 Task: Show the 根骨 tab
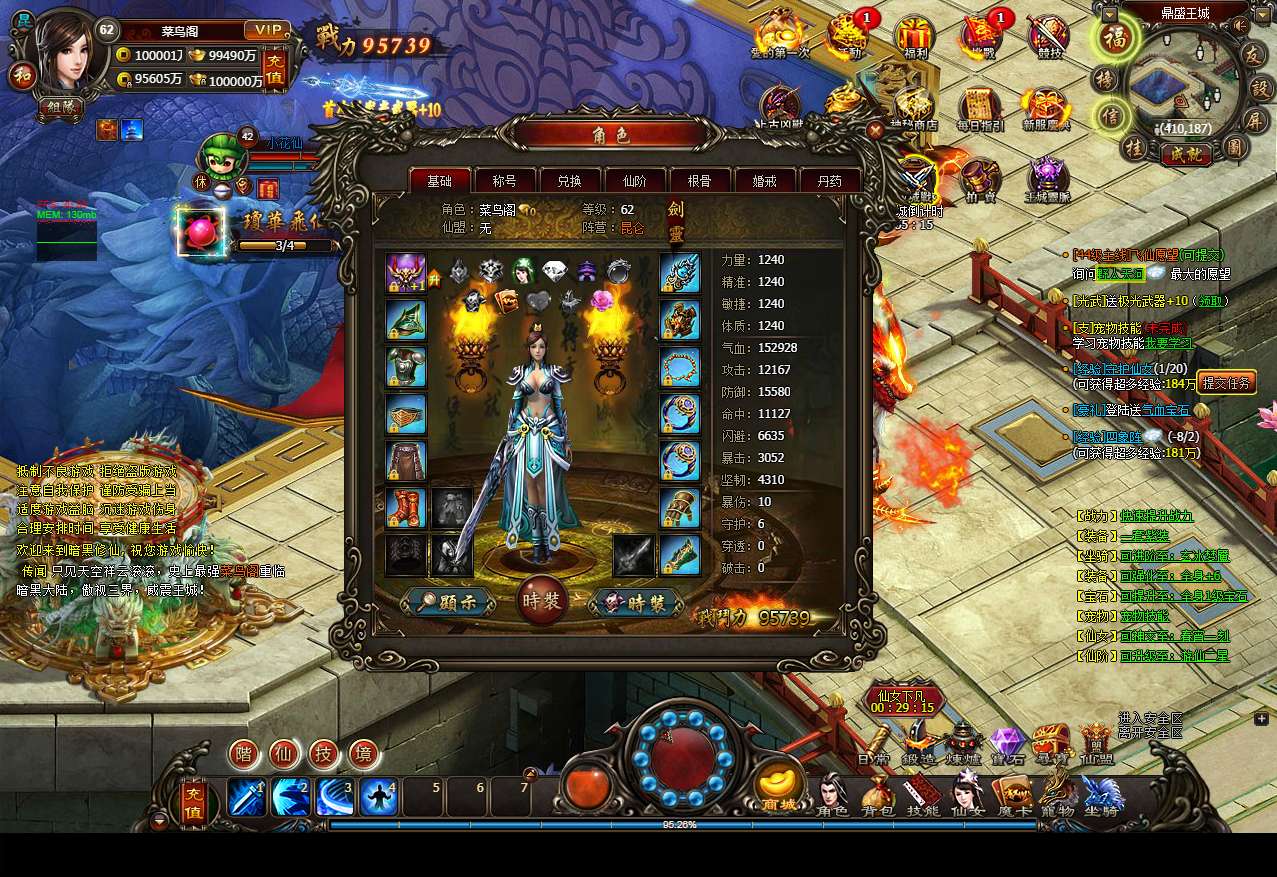[699, 181]
